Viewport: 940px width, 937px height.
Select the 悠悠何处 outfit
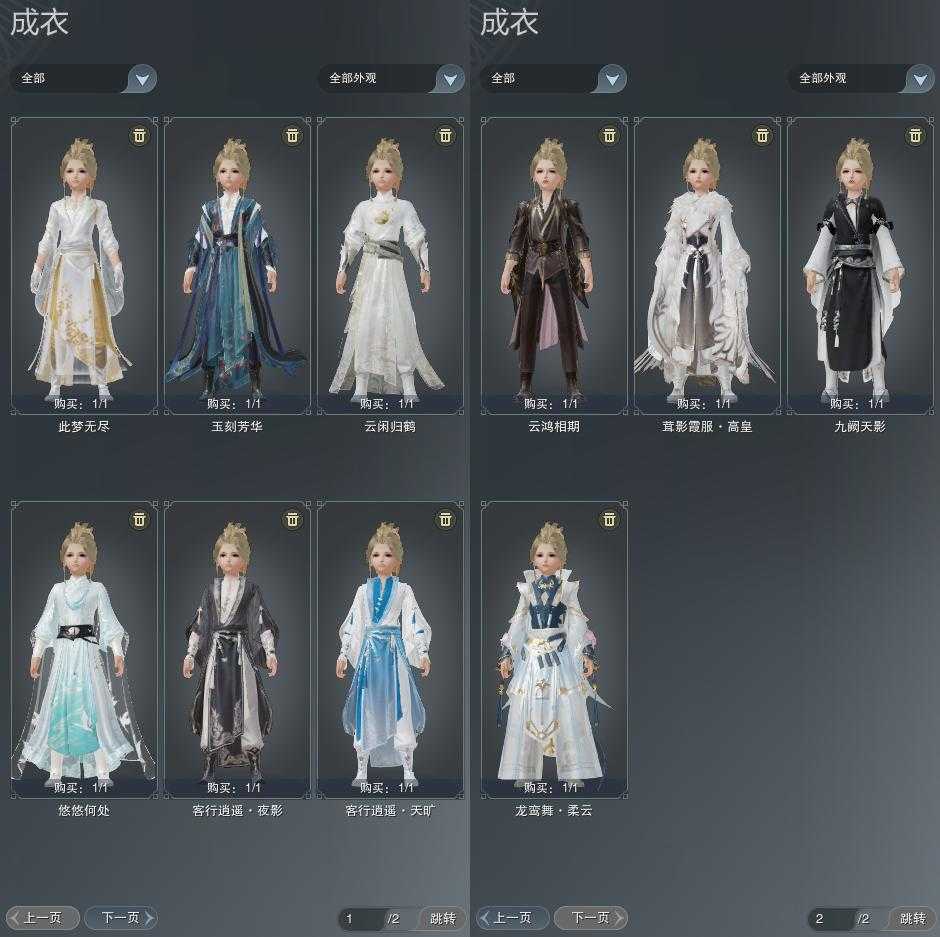tap(84, 650)
